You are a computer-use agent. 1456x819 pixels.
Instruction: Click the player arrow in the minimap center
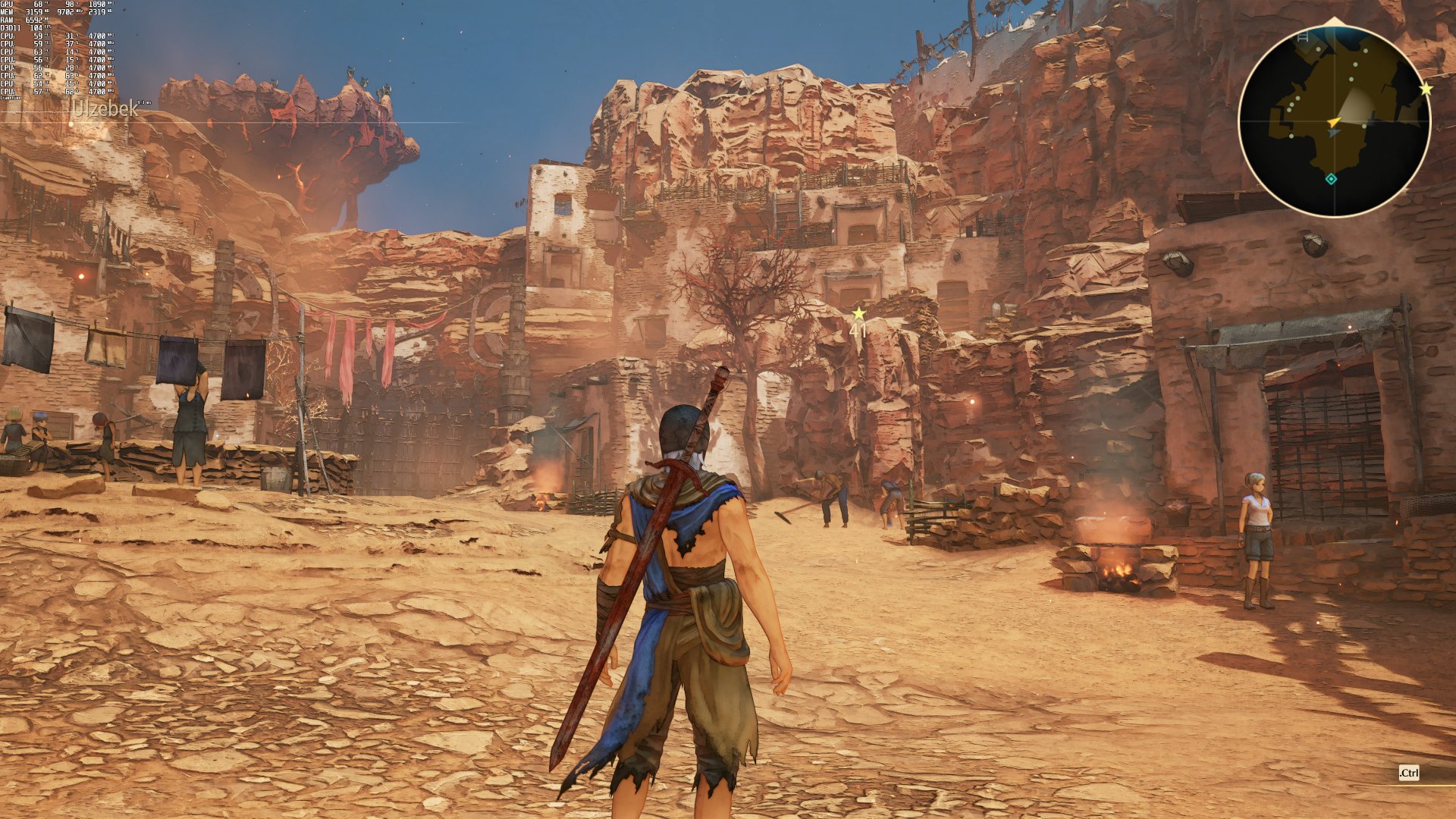[x=1334, y=122]
